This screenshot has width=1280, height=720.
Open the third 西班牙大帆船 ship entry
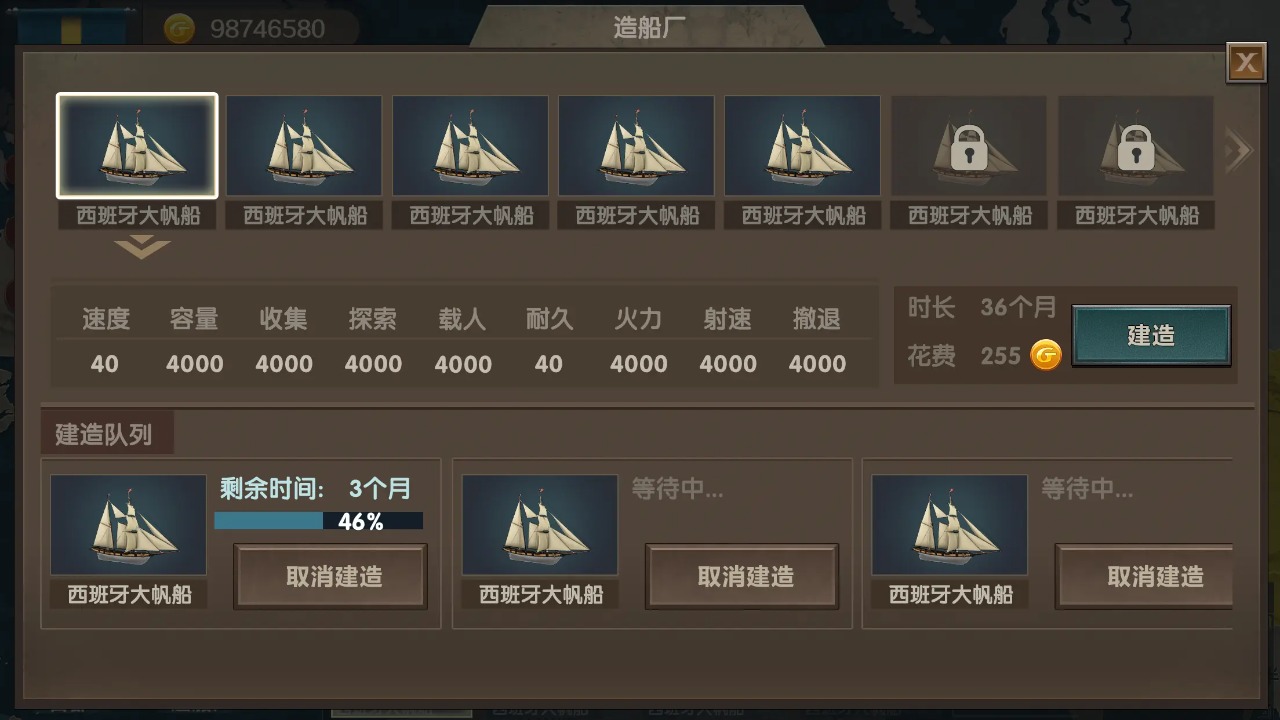point(470,145)
